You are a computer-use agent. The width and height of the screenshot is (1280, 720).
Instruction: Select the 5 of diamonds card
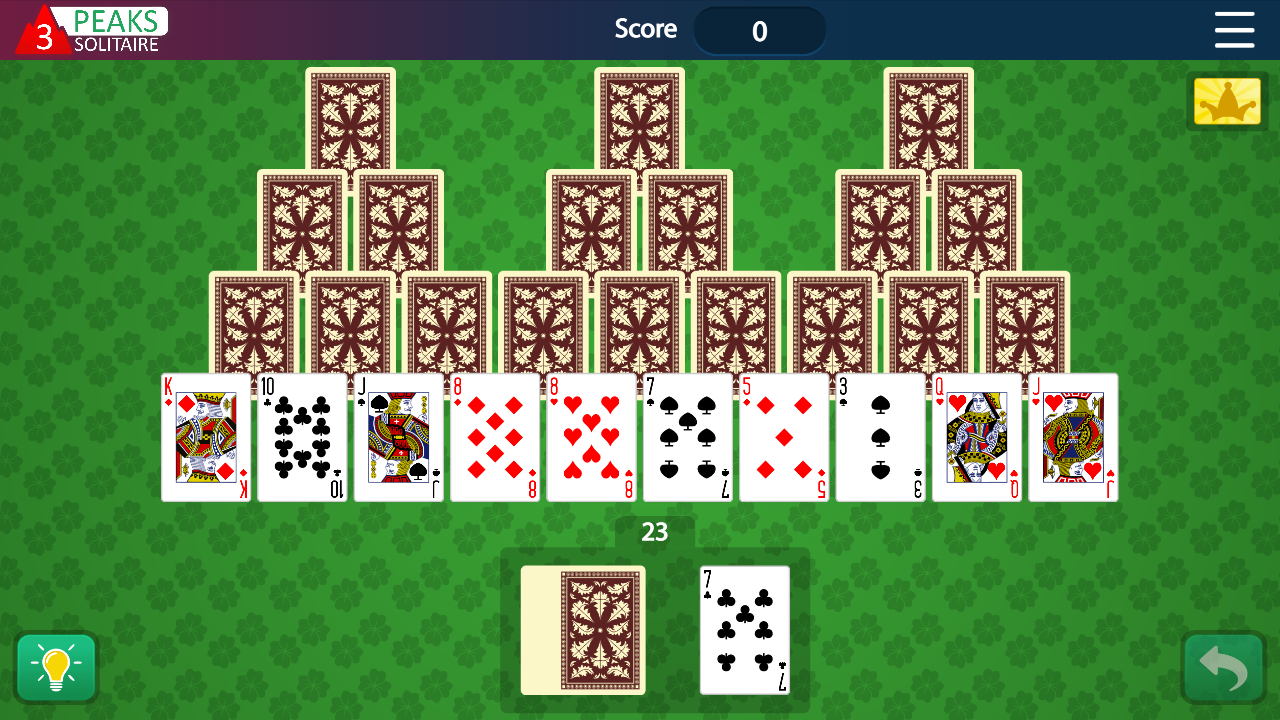(x=783, y=437)
